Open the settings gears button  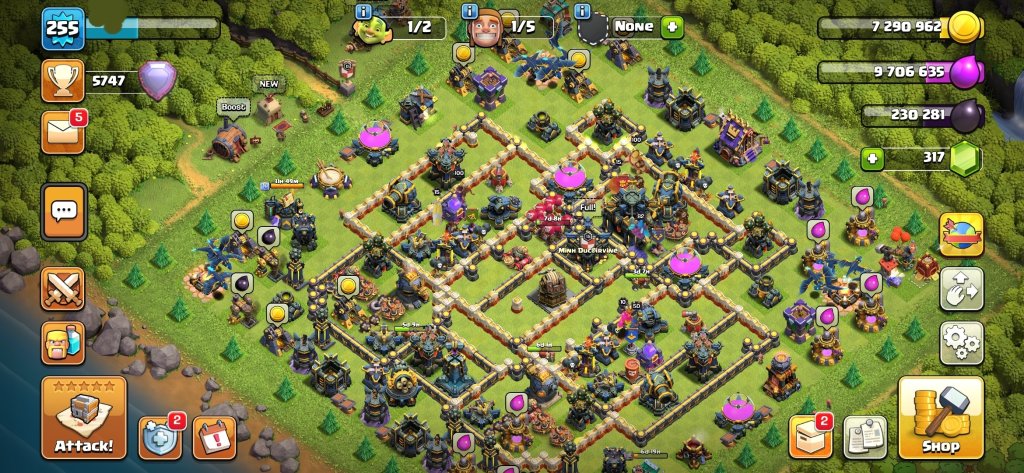[961, 343]
